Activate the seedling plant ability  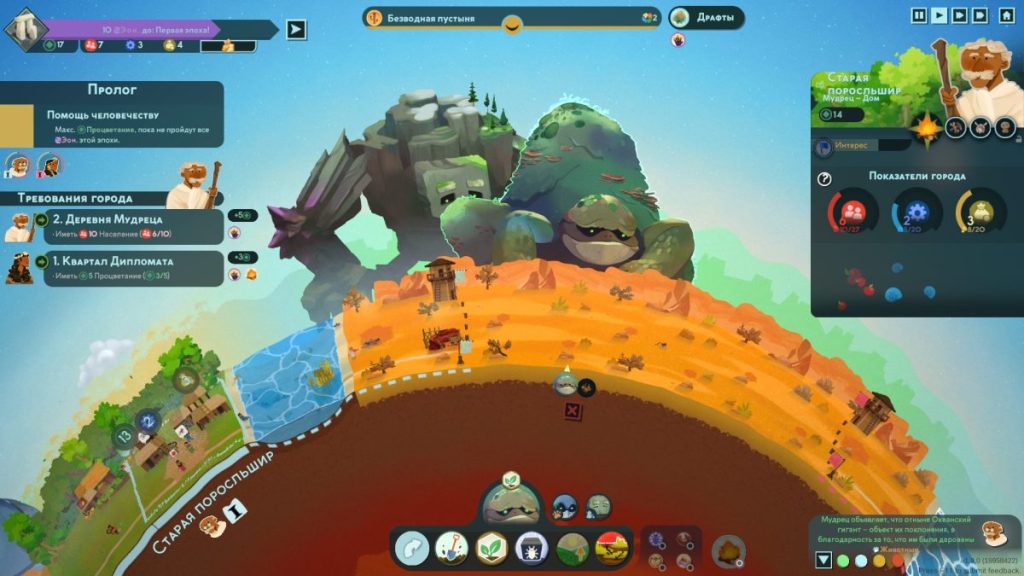coord(491,547)
